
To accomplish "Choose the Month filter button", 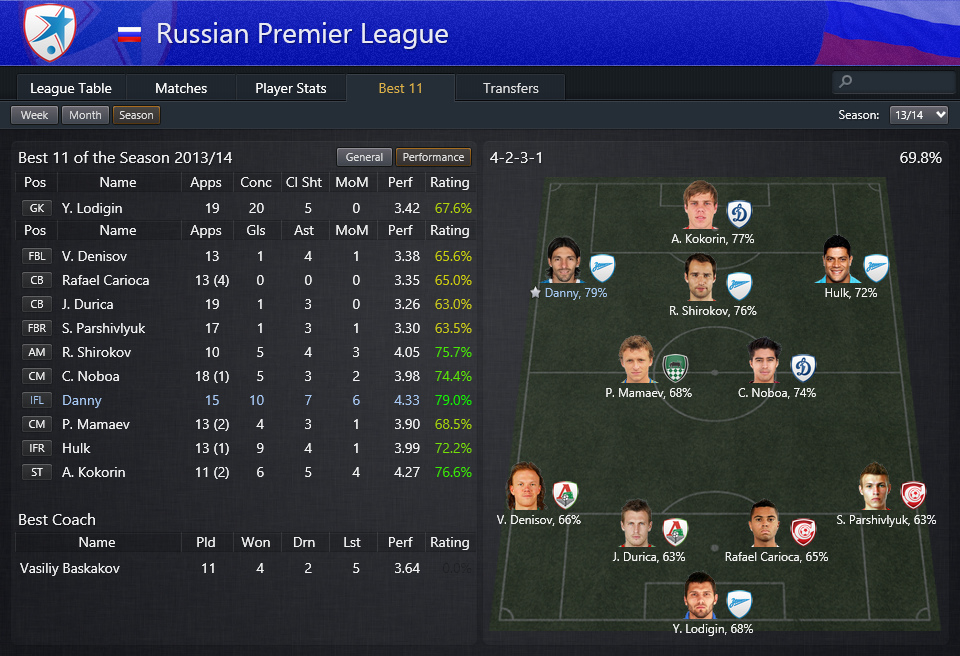I will [85, 115].
